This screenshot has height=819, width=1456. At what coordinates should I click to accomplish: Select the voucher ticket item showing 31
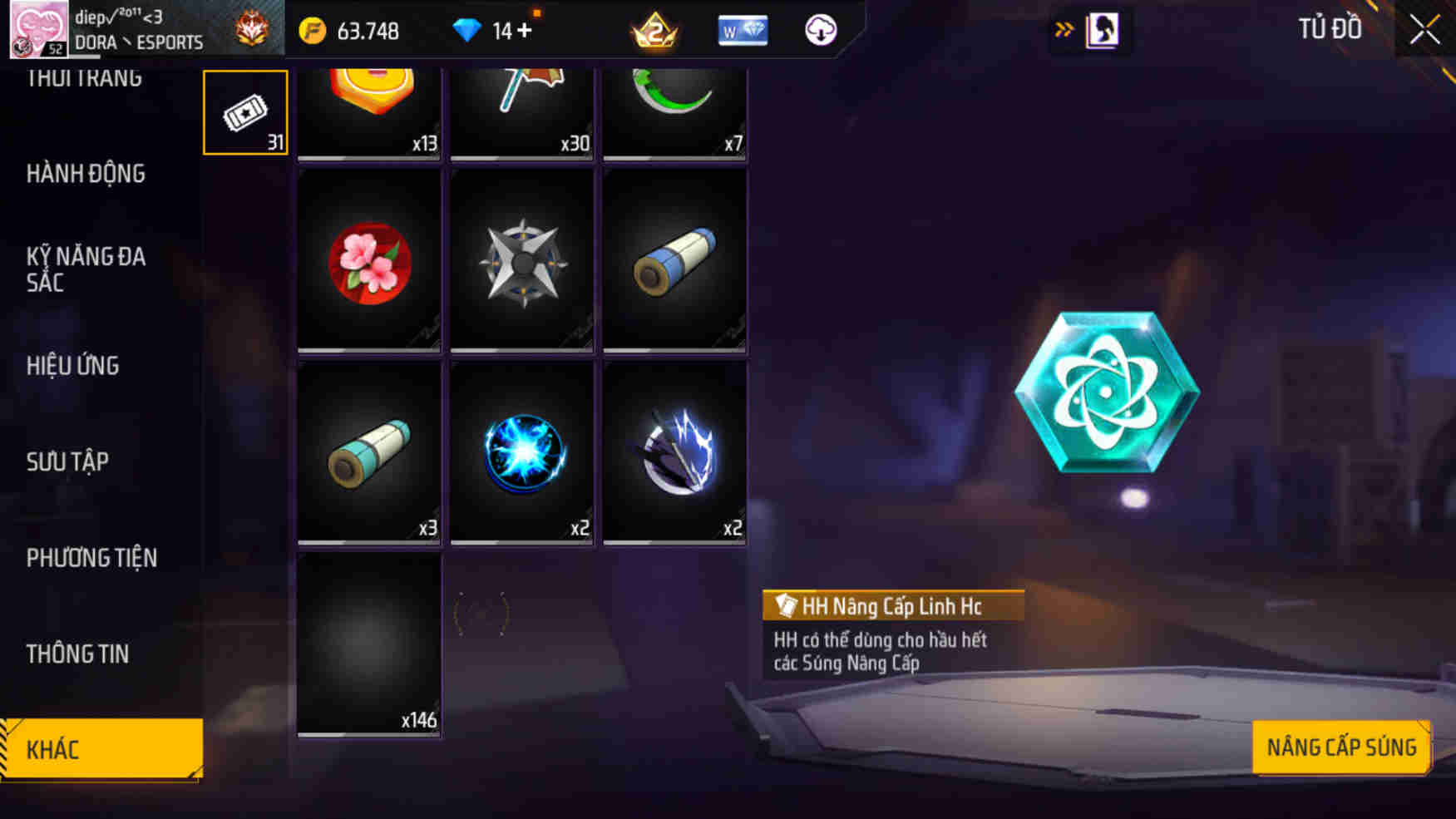pyautogui.click(x=244, y=110)
